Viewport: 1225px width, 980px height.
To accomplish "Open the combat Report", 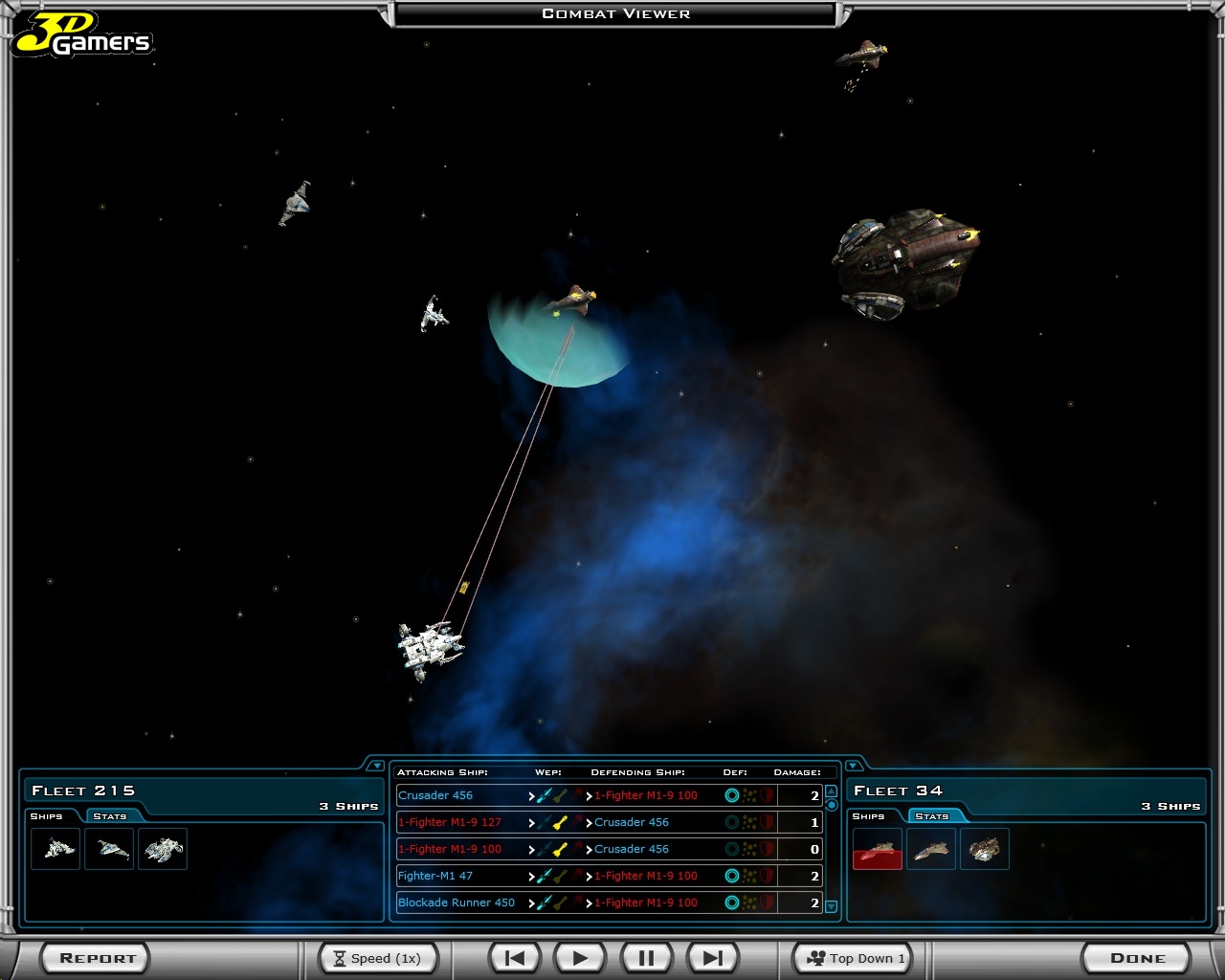I will [95, 957].
